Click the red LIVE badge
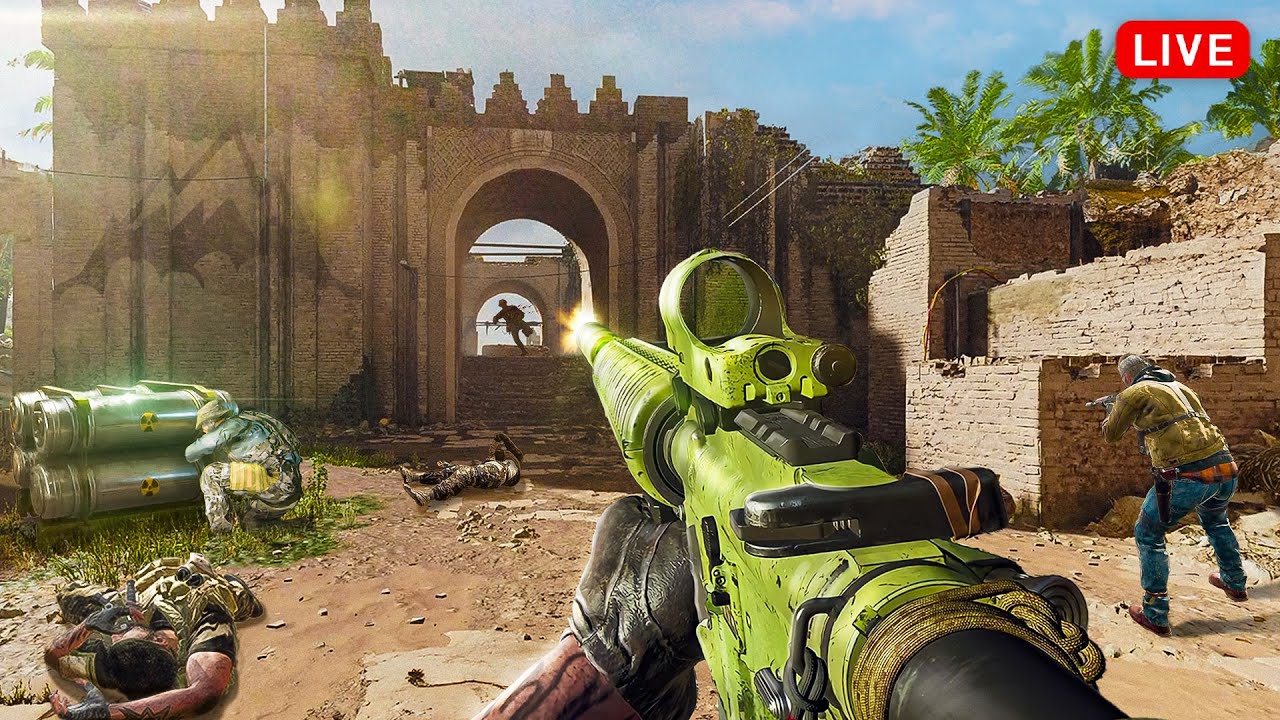The image size is (1280, 720). tap(1182, 49)
